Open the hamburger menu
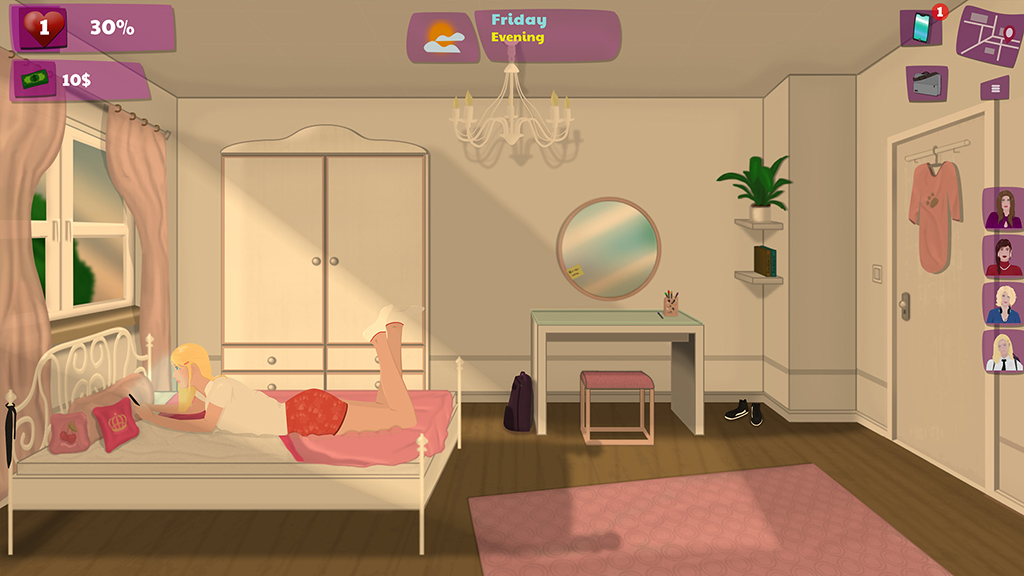 tap(994, 88)
